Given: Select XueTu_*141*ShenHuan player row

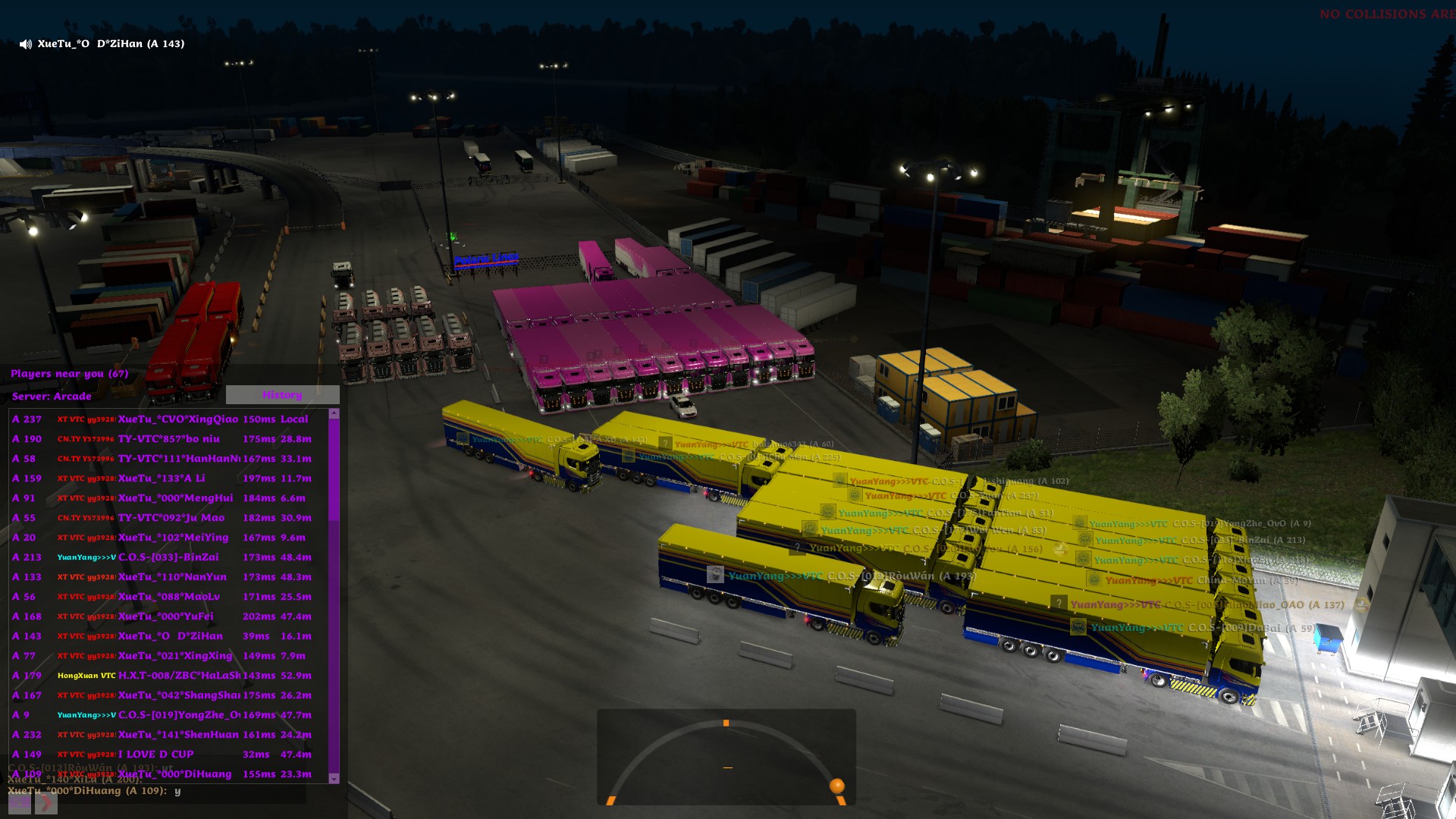Looking at the screenshot, I should click(x=178, y=735).
